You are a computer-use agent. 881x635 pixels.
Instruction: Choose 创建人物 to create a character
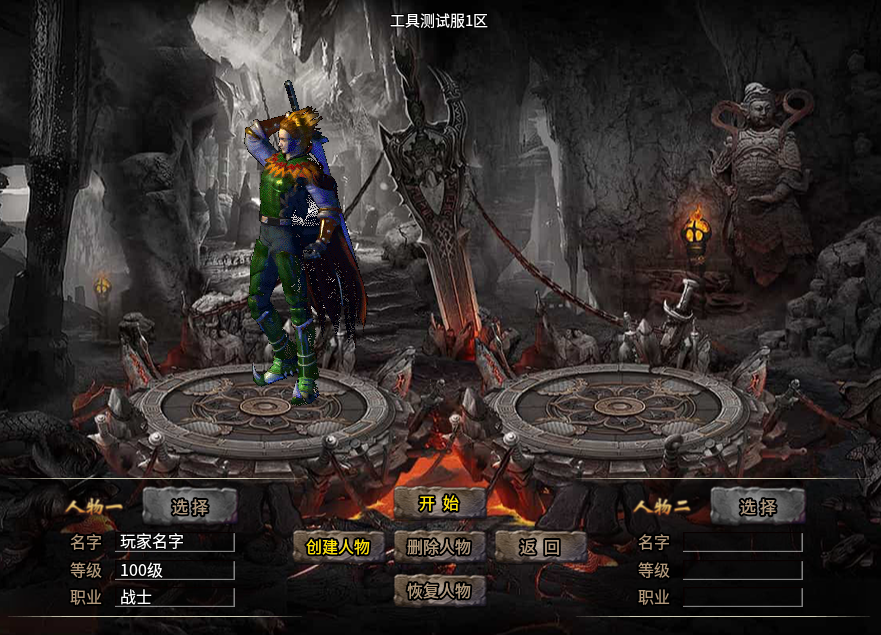338,547
